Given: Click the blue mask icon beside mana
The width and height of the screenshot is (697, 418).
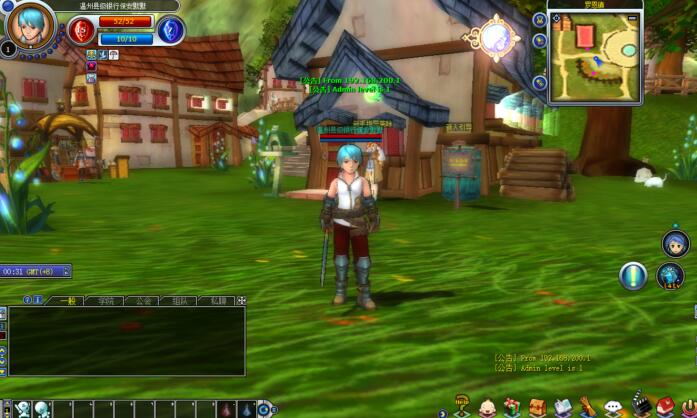Looking at the screenshot, I should [x=170, y=30].
